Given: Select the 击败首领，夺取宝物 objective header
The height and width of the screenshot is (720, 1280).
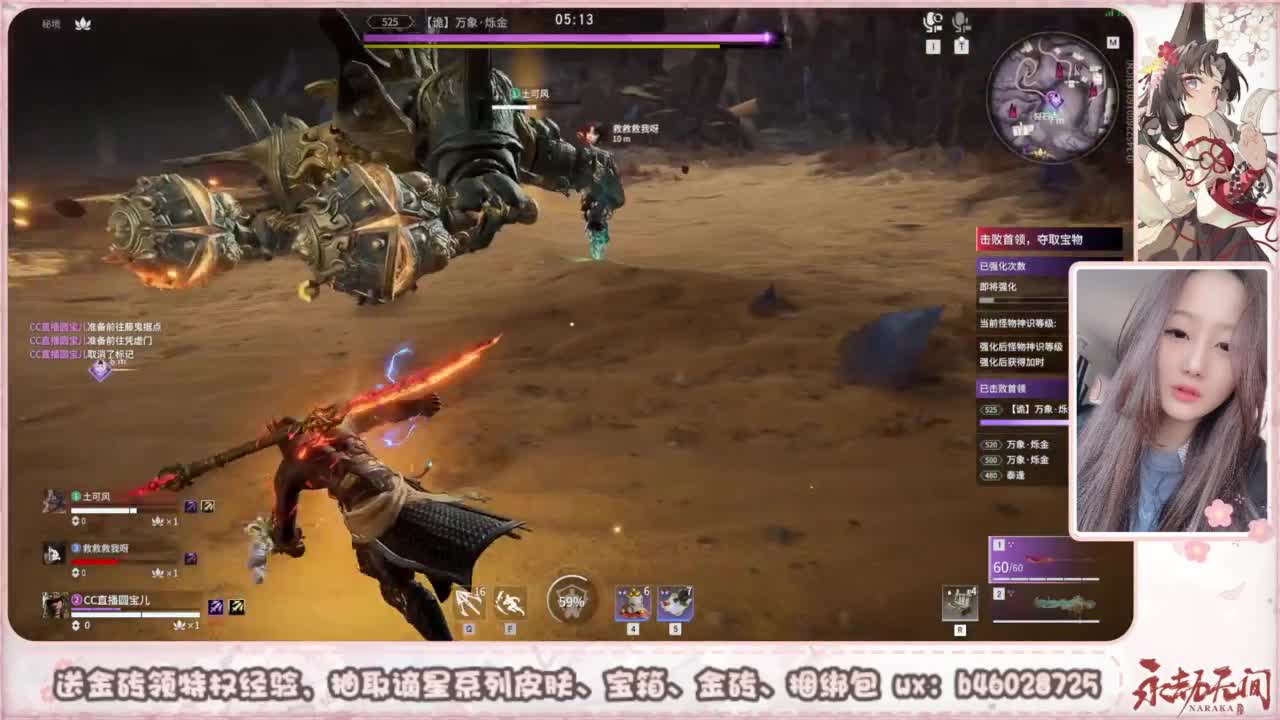Looking at the screenshot, I should (x=1030, y=238).
